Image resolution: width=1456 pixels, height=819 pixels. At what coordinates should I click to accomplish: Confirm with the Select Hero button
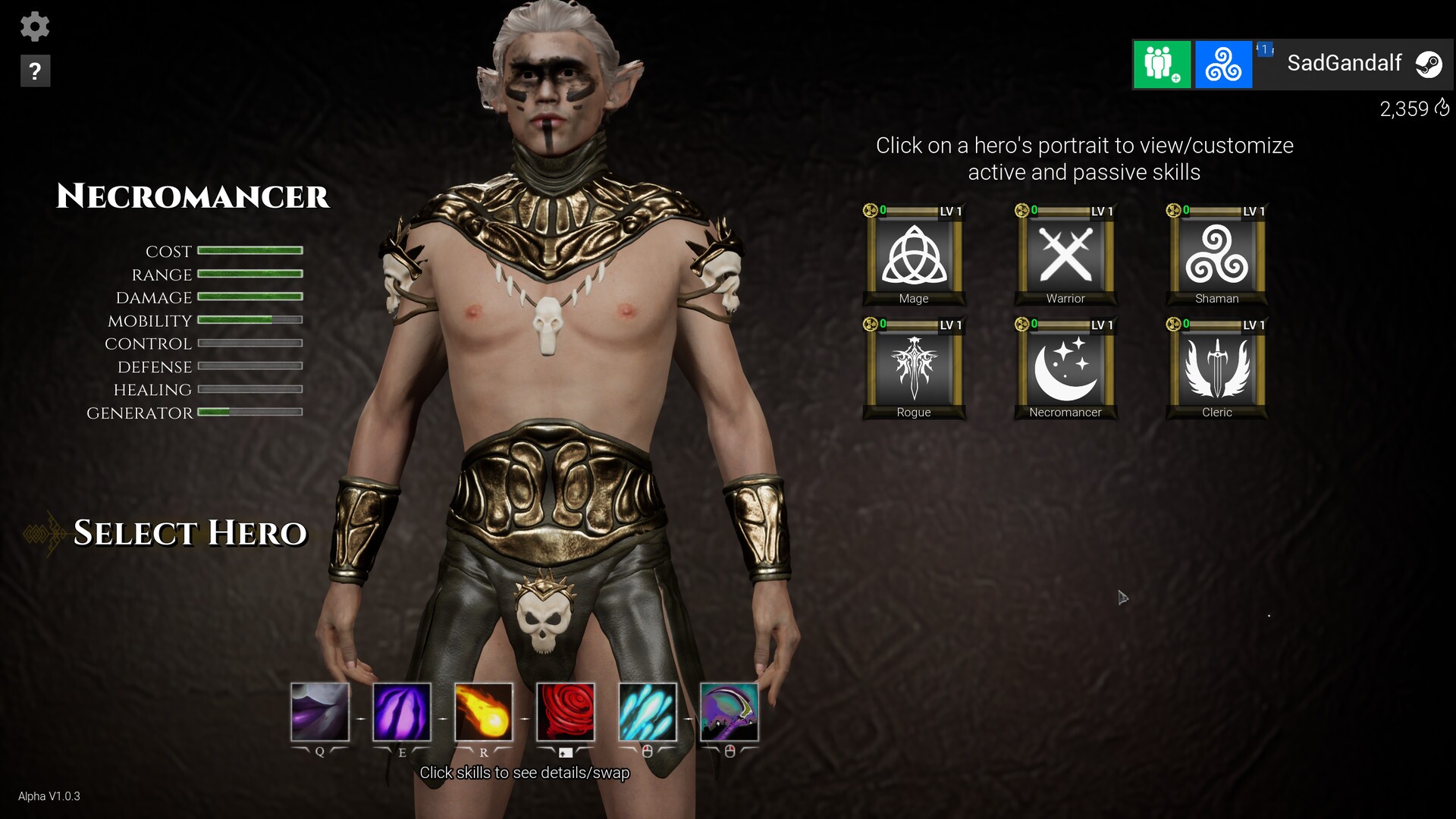click(x=190, y=533)
